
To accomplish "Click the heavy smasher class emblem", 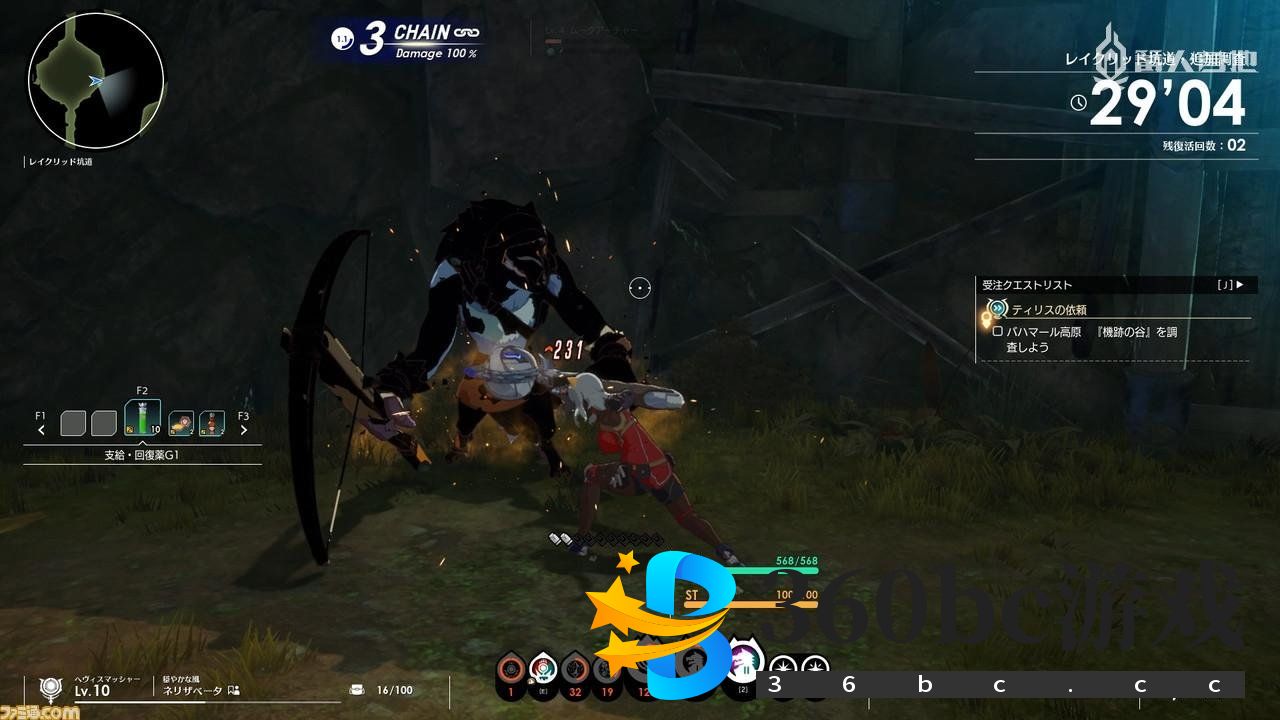I will pos(50,687).
